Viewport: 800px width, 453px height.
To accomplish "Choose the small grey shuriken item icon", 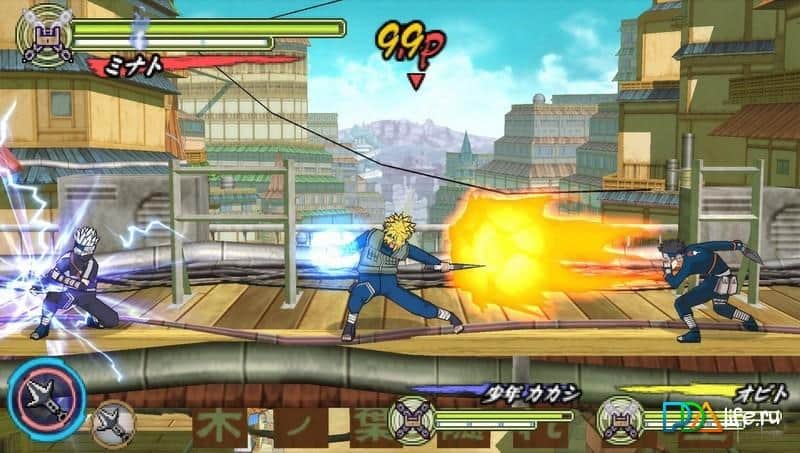I will pyautogui.click(x=112, y=423).
